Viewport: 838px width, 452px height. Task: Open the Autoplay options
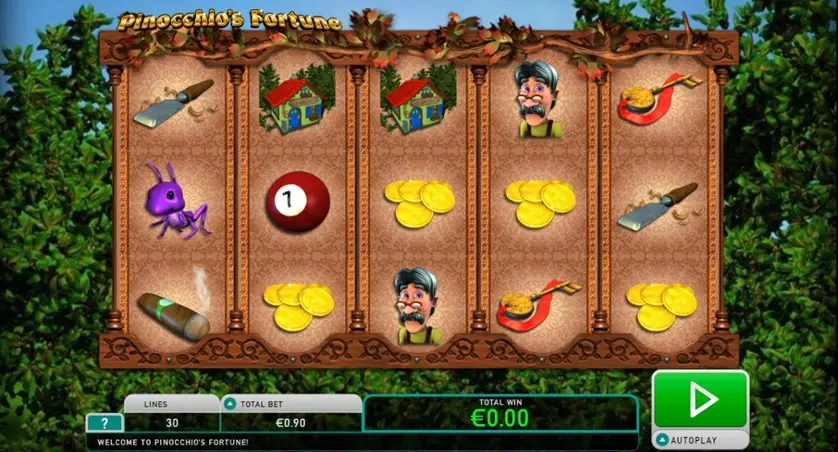click(700, 439)
